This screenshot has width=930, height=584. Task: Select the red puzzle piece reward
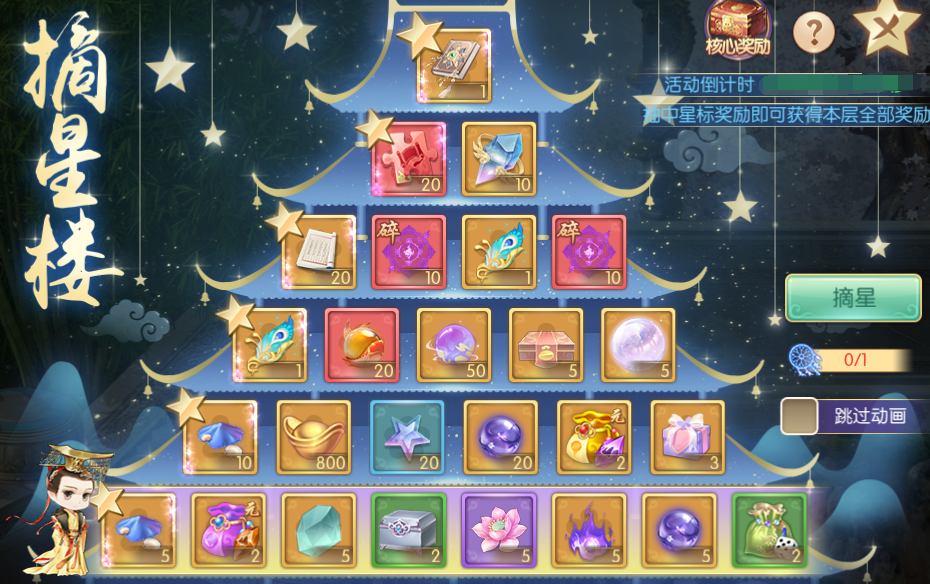point(409,159)
